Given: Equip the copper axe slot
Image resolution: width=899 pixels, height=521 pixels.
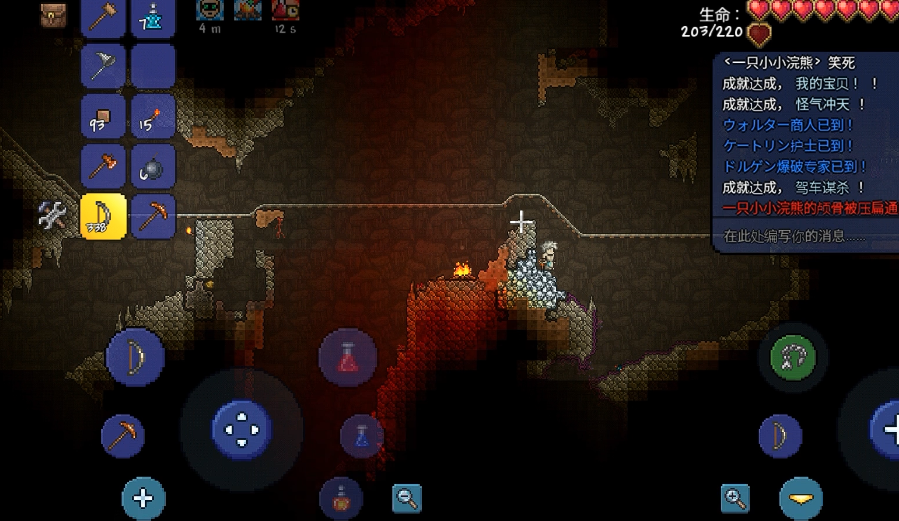Looking at the screenshot, I should click(x=103, y=166).
